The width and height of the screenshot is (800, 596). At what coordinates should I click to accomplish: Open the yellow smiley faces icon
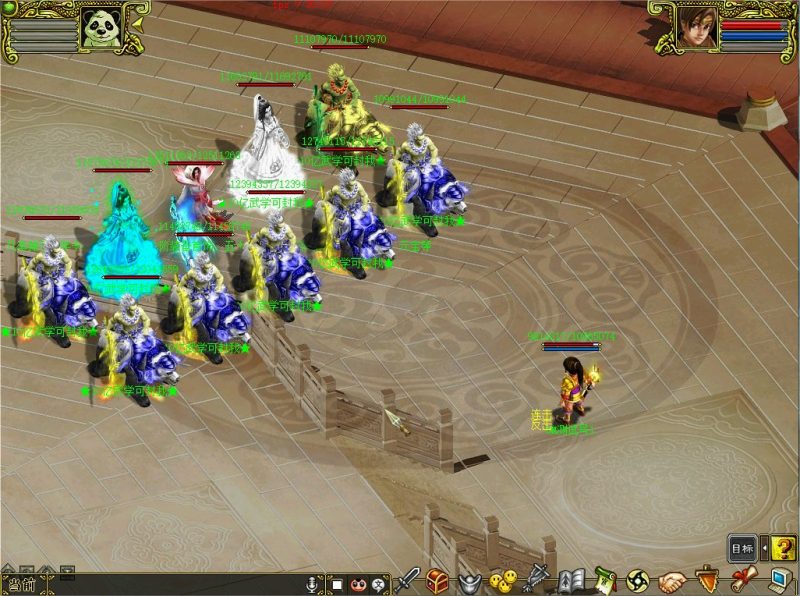point(505,580)
